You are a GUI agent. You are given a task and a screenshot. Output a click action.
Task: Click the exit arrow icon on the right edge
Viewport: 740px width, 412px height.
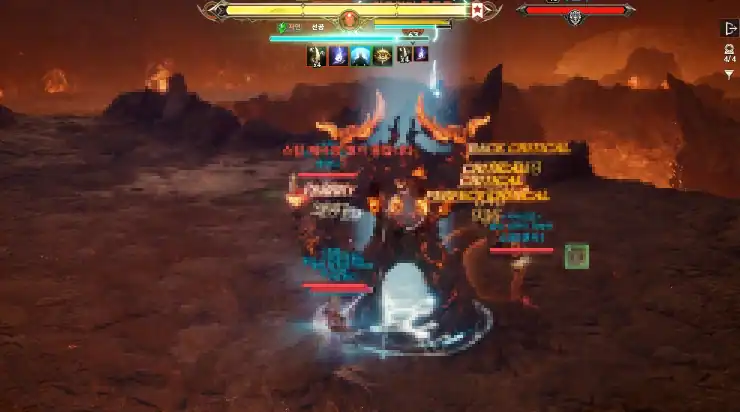pyautogui.click(x=729, y=28)
